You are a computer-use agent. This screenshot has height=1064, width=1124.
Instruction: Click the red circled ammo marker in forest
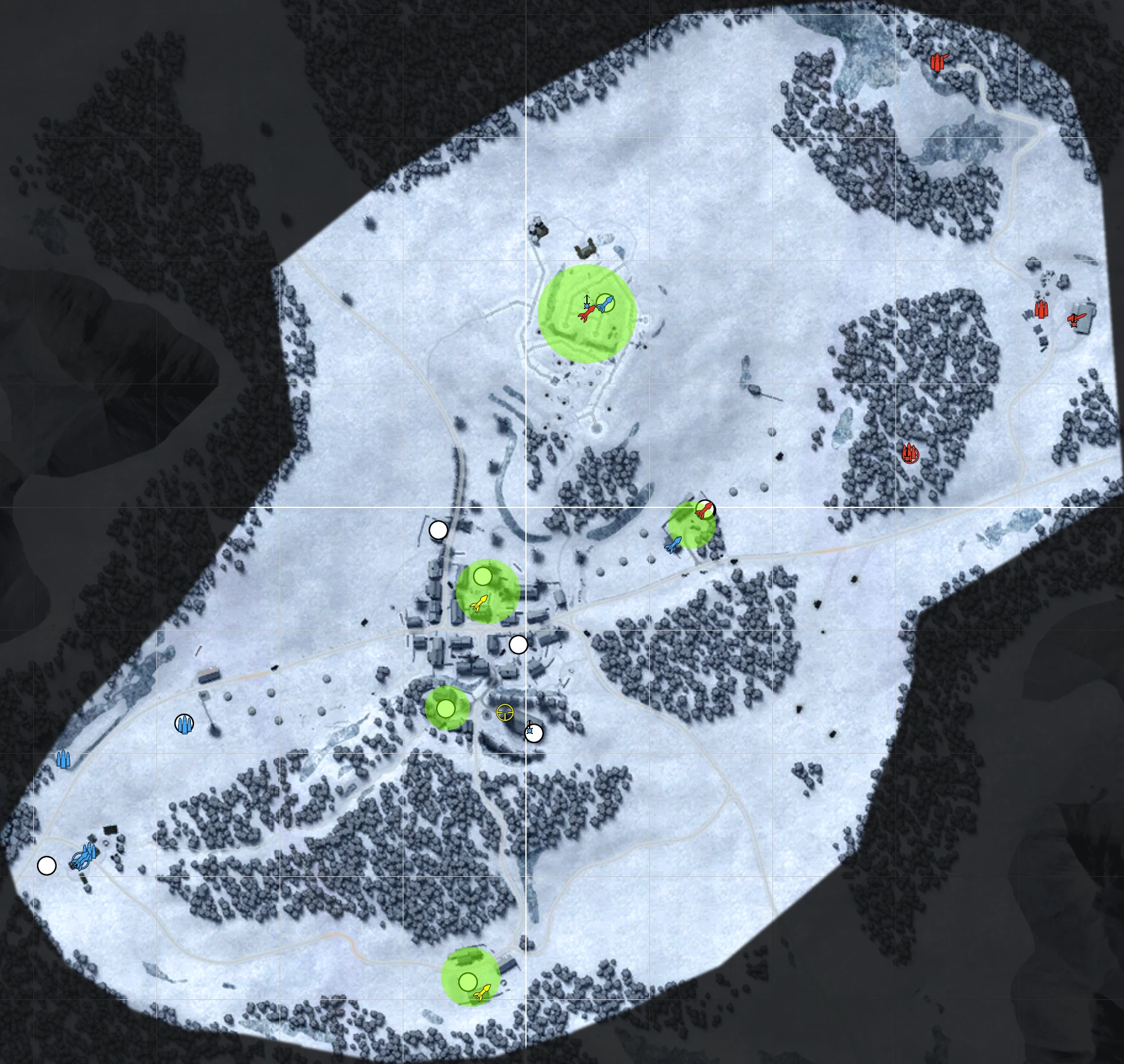(910, 454)
